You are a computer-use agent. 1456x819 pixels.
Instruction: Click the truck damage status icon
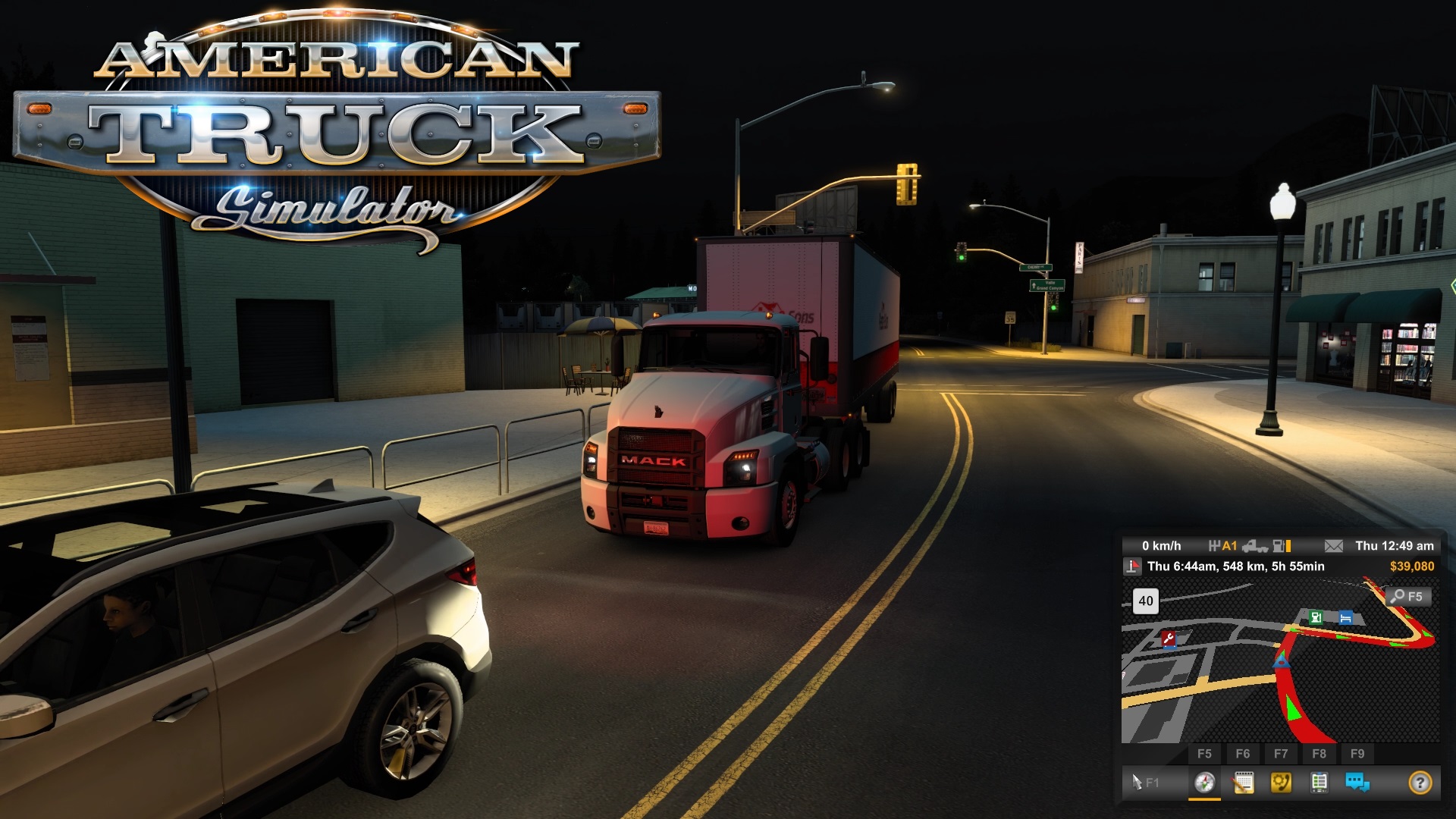(x=1255, y=548)
